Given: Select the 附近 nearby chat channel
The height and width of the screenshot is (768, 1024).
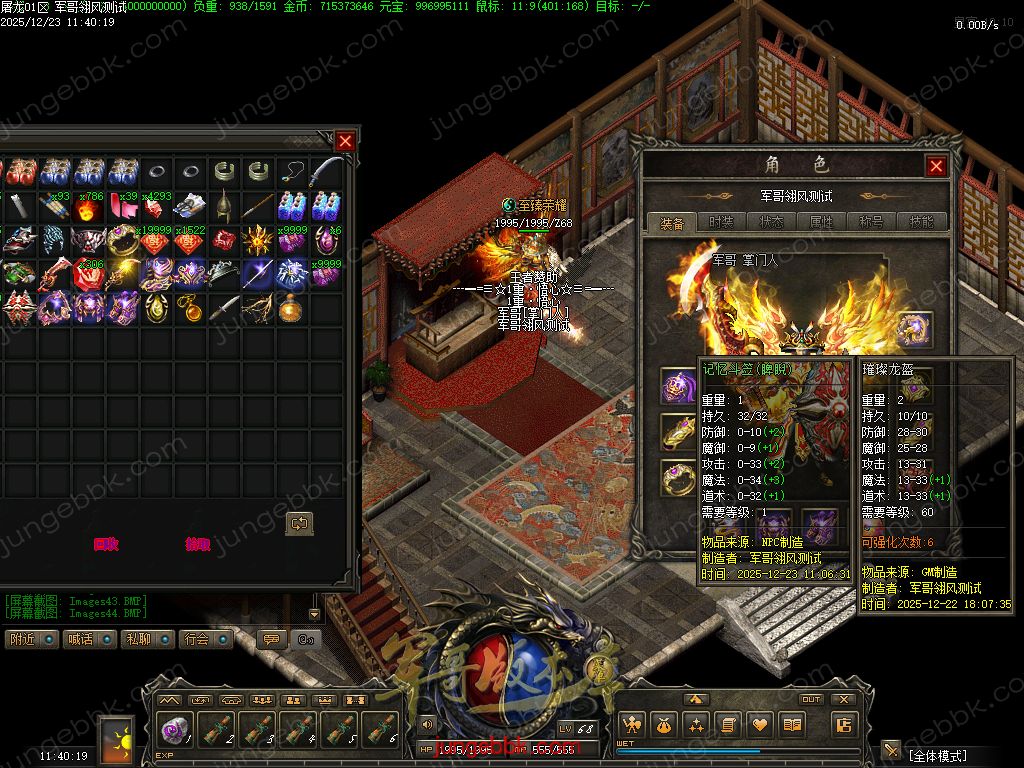Looking at the screenshot, I should (x=31, y=639).
